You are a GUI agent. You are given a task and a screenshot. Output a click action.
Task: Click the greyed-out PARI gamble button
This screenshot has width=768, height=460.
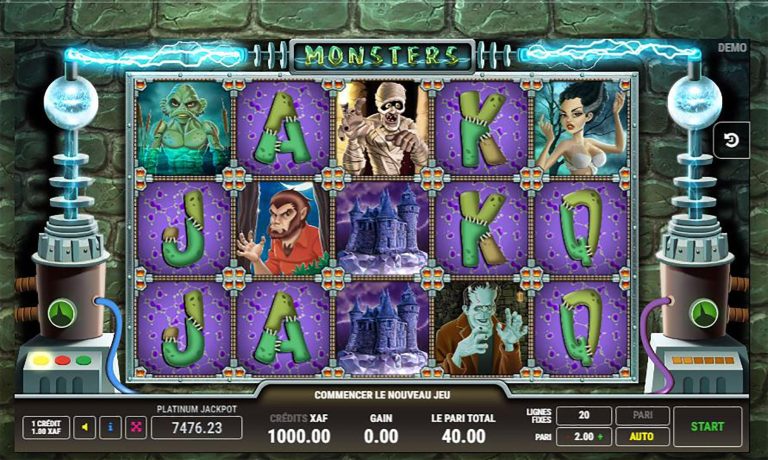642,415
